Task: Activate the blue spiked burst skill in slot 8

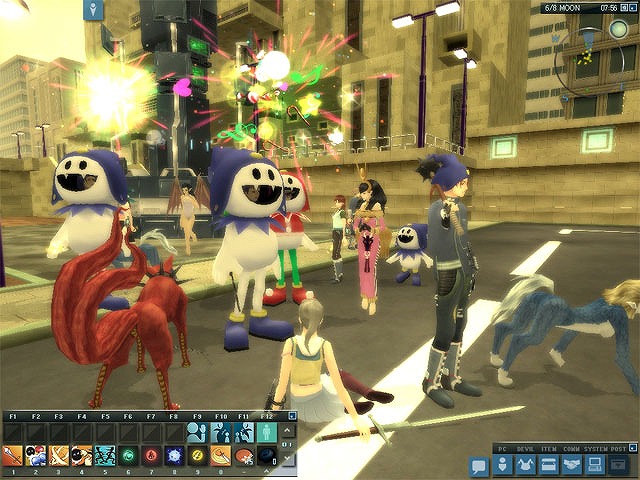Action: pyautogui.click(x=174, y=456)
